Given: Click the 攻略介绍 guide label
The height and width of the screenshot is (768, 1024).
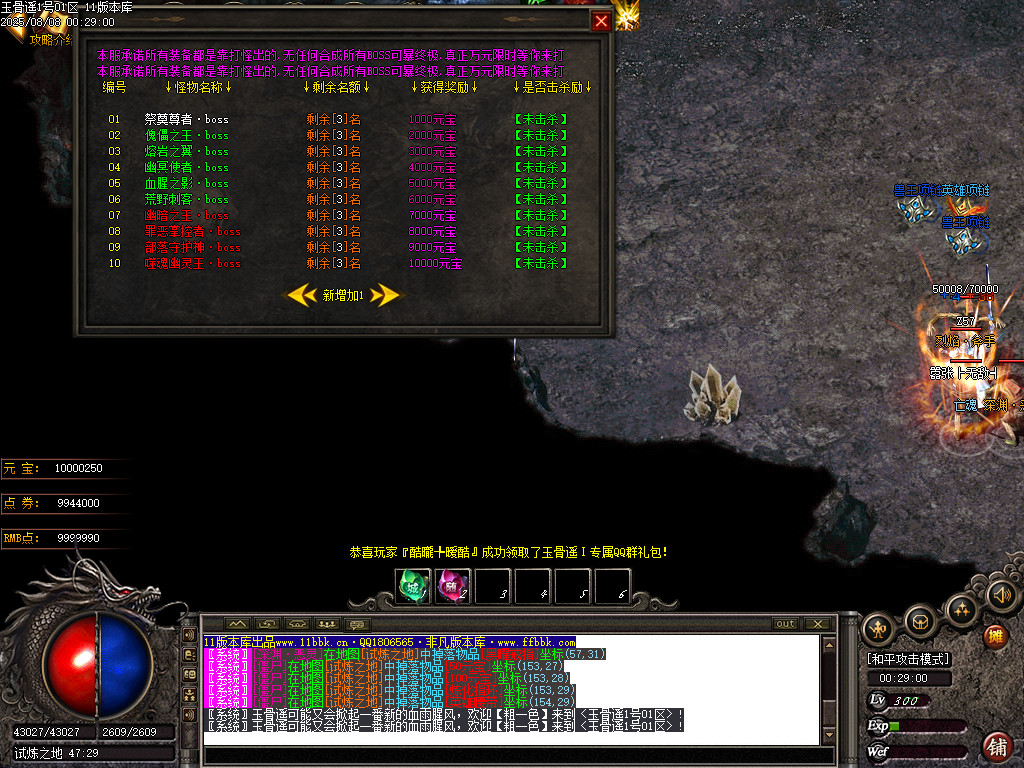Looking at the screenshot, I should [50, 40].
